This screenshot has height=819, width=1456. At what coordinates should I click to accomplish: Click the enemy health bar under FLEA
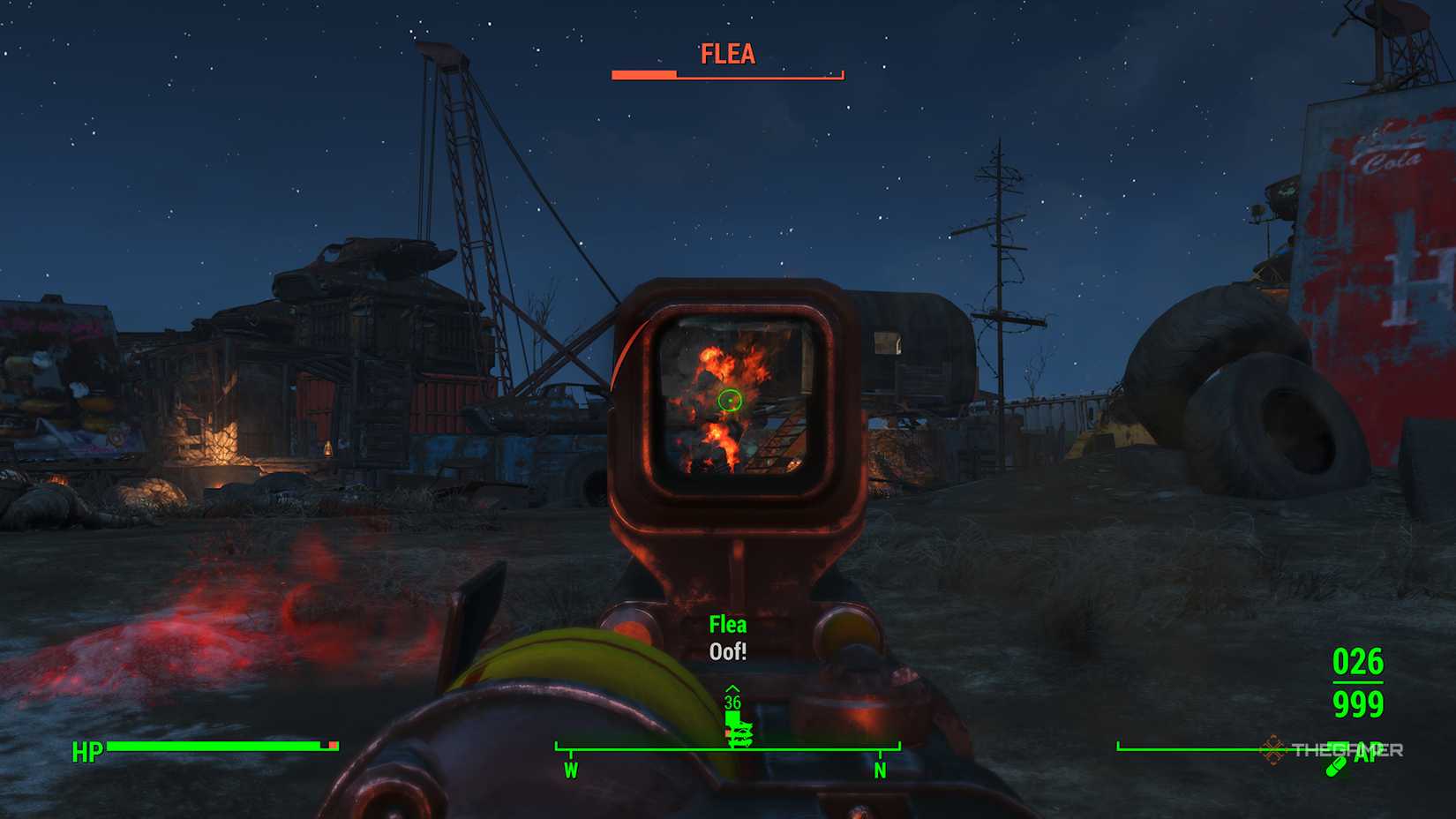coord(726,76)
